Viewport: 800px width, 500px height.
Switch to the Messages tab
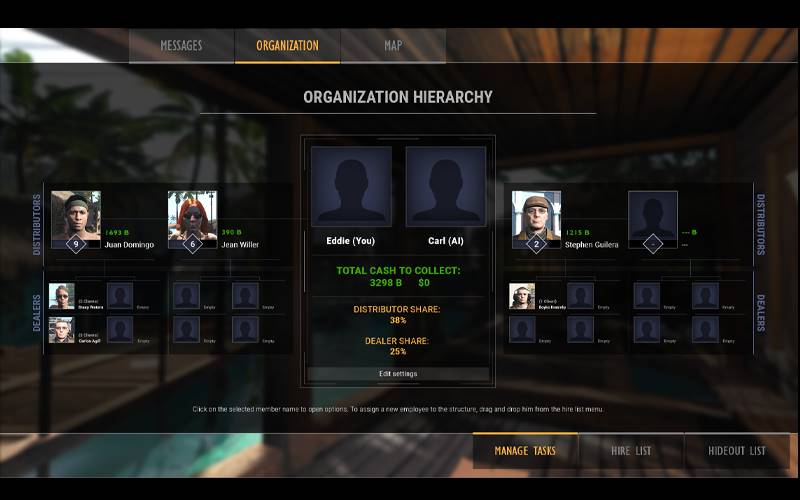tap(181, 46)
